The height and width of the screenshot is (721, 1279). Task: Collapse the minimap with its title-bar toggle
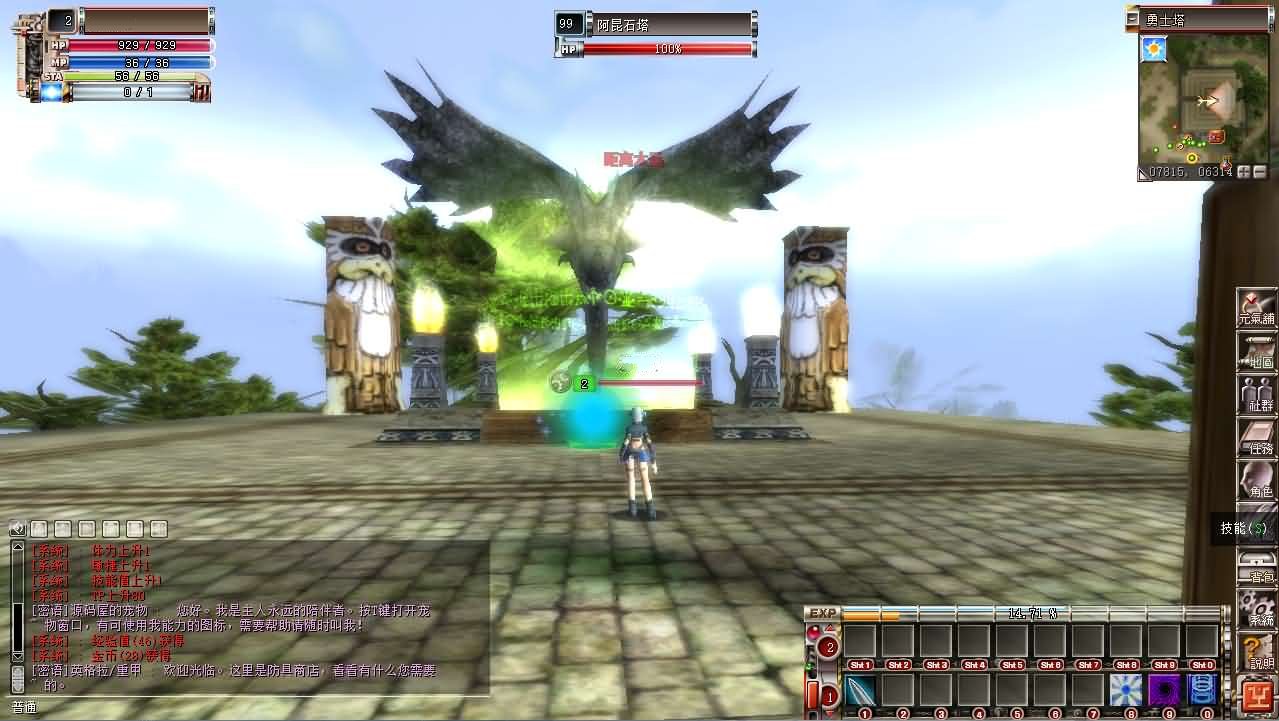click(x=1132, y=18)
